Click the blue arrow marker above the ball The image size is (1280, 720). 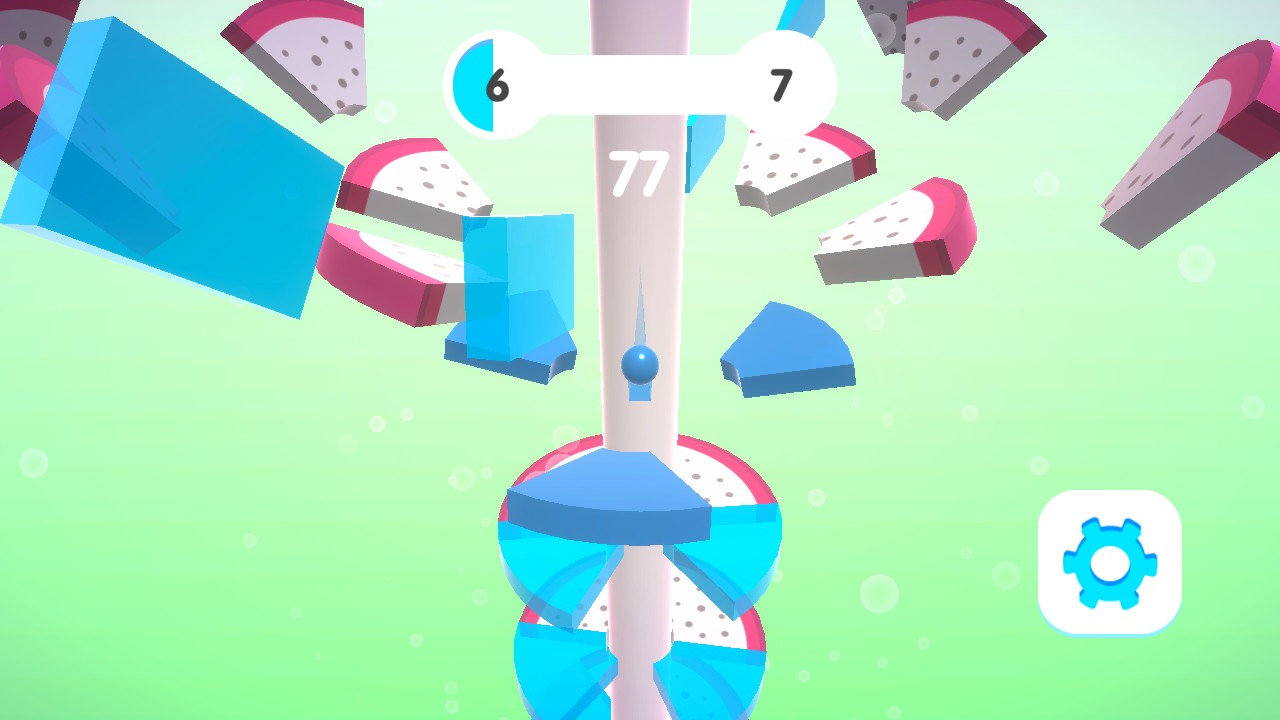640,315
